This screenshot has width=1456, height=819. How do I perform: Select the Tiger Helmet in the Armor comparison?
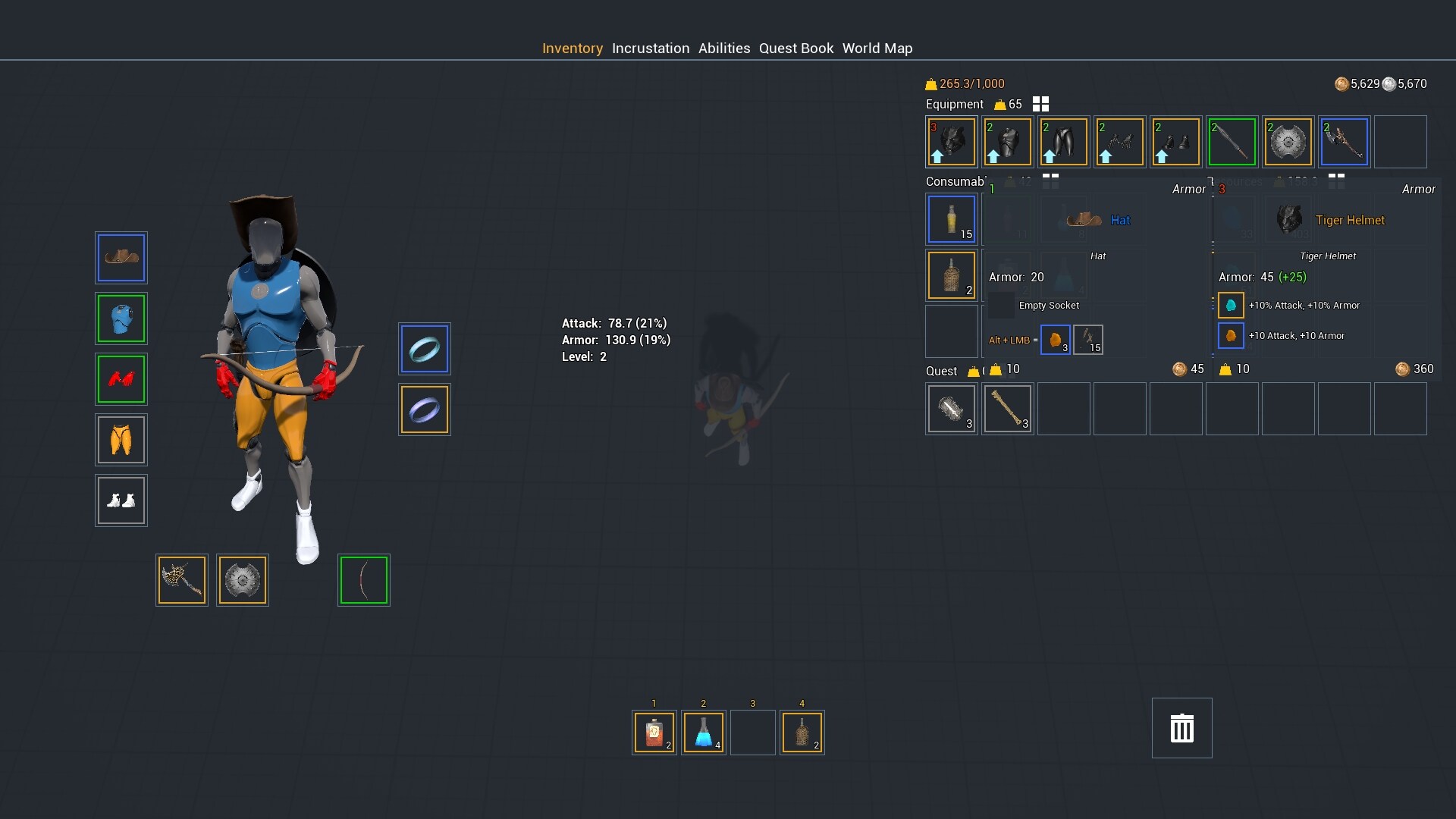[1289, 219]
